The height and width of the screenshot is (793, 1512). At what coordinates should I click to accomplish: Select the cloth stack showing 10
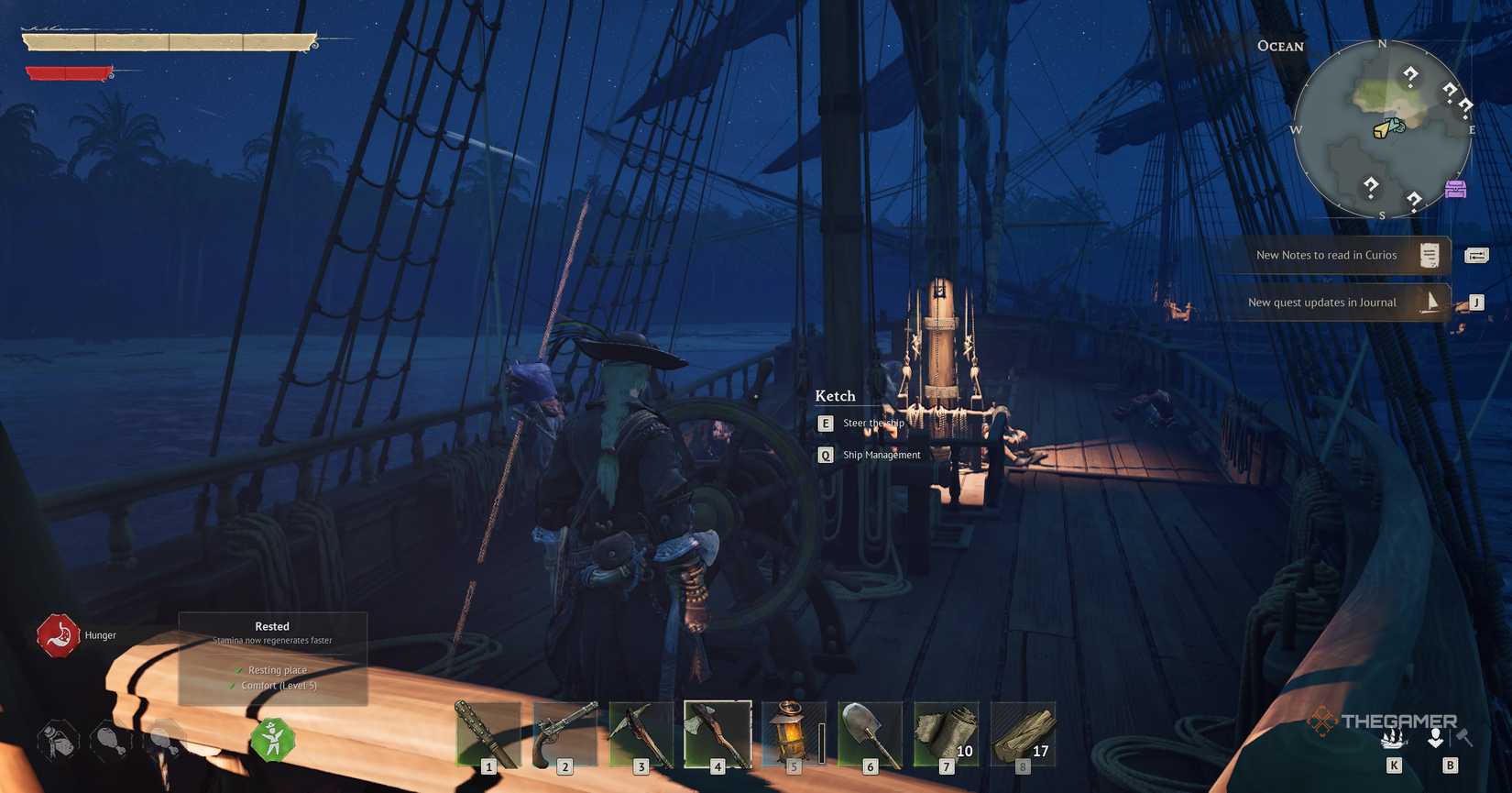[946, 733]
